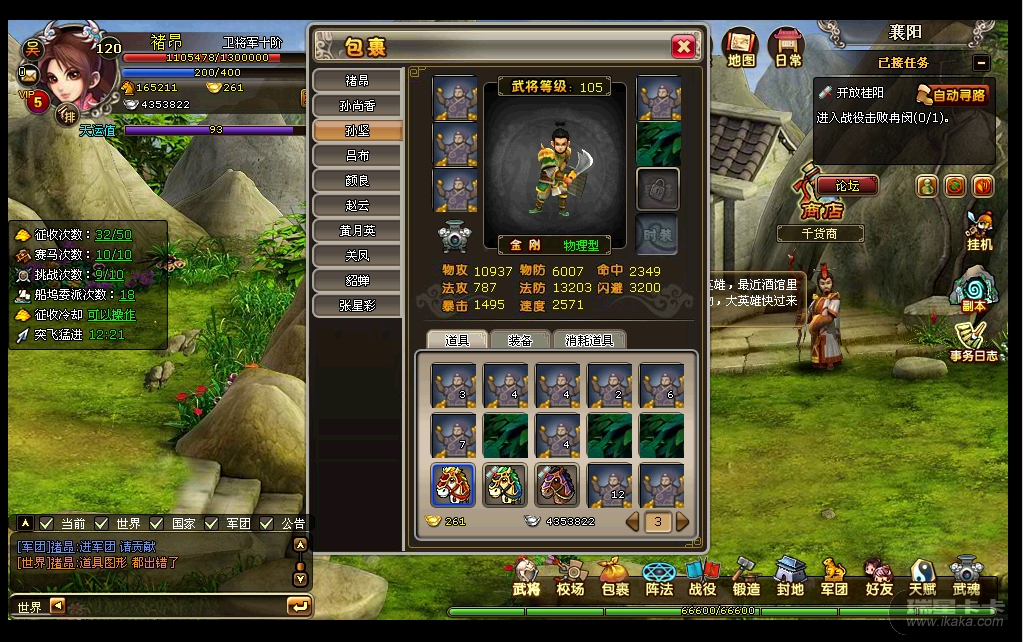Image resolution: width=1024 pixels, height=642 pixels.
Task: Open the 消耗道具 consumables tab
Action: click(590, 340)
